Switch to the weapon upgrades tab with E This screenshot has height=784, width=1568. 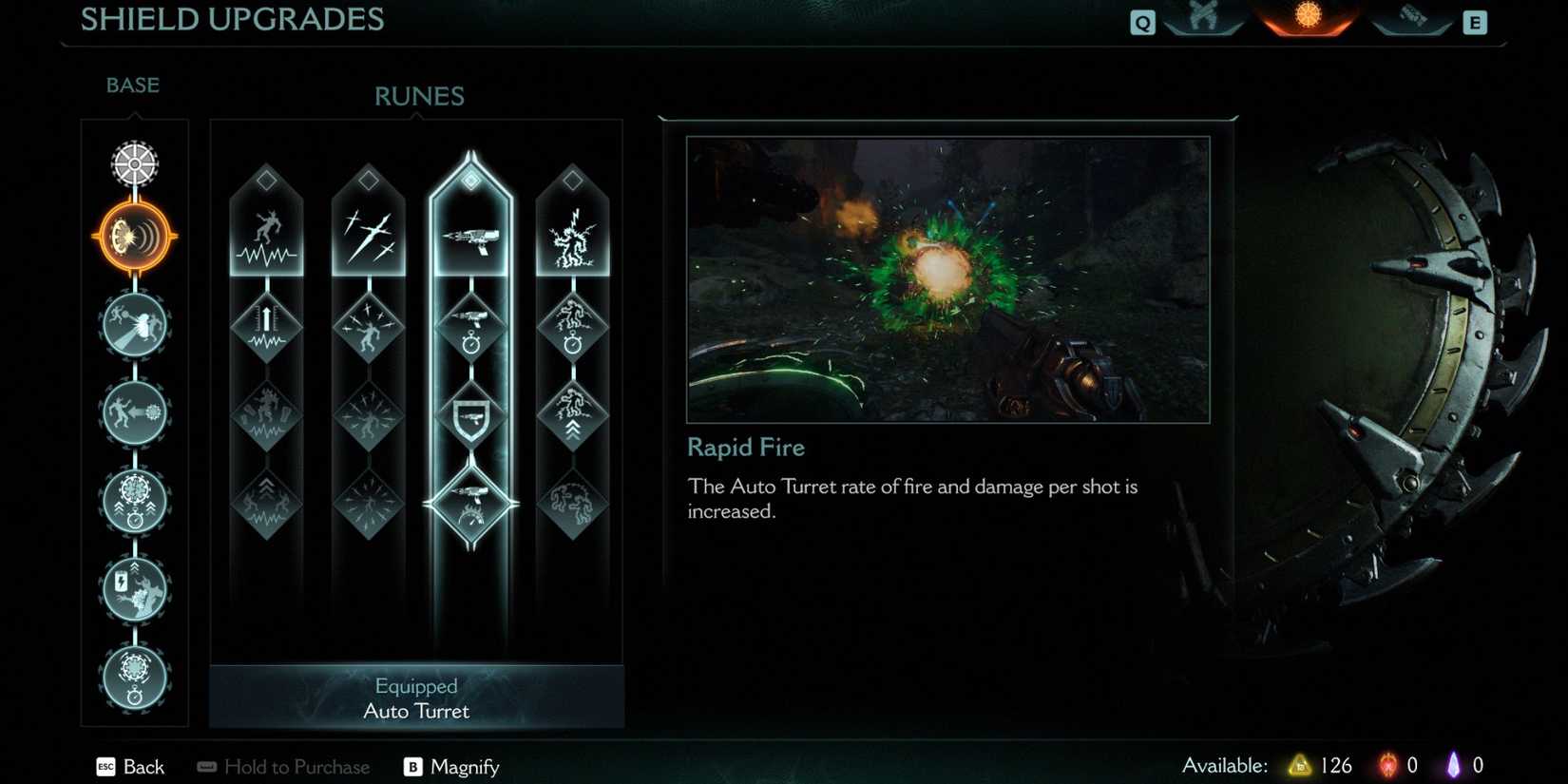click(x=1410, y=19)
